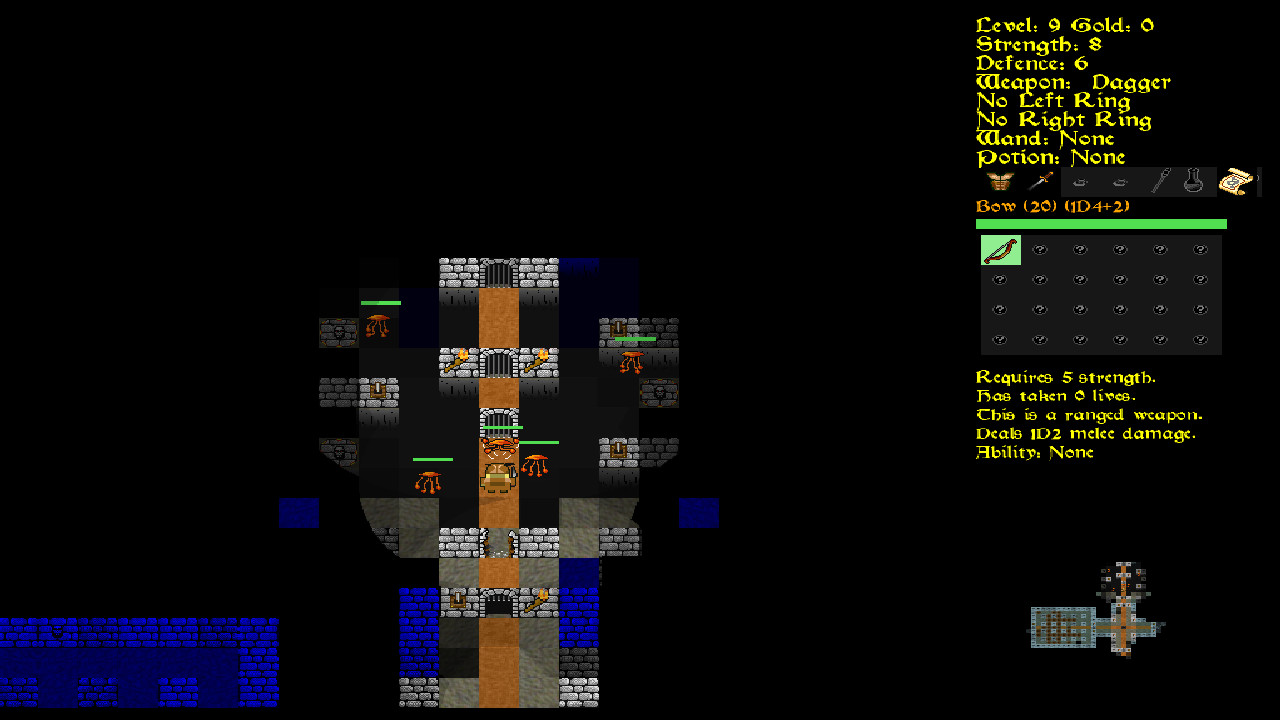Click the green inventory progress bar
1280x720 pixels.
tap(1100, 223)
